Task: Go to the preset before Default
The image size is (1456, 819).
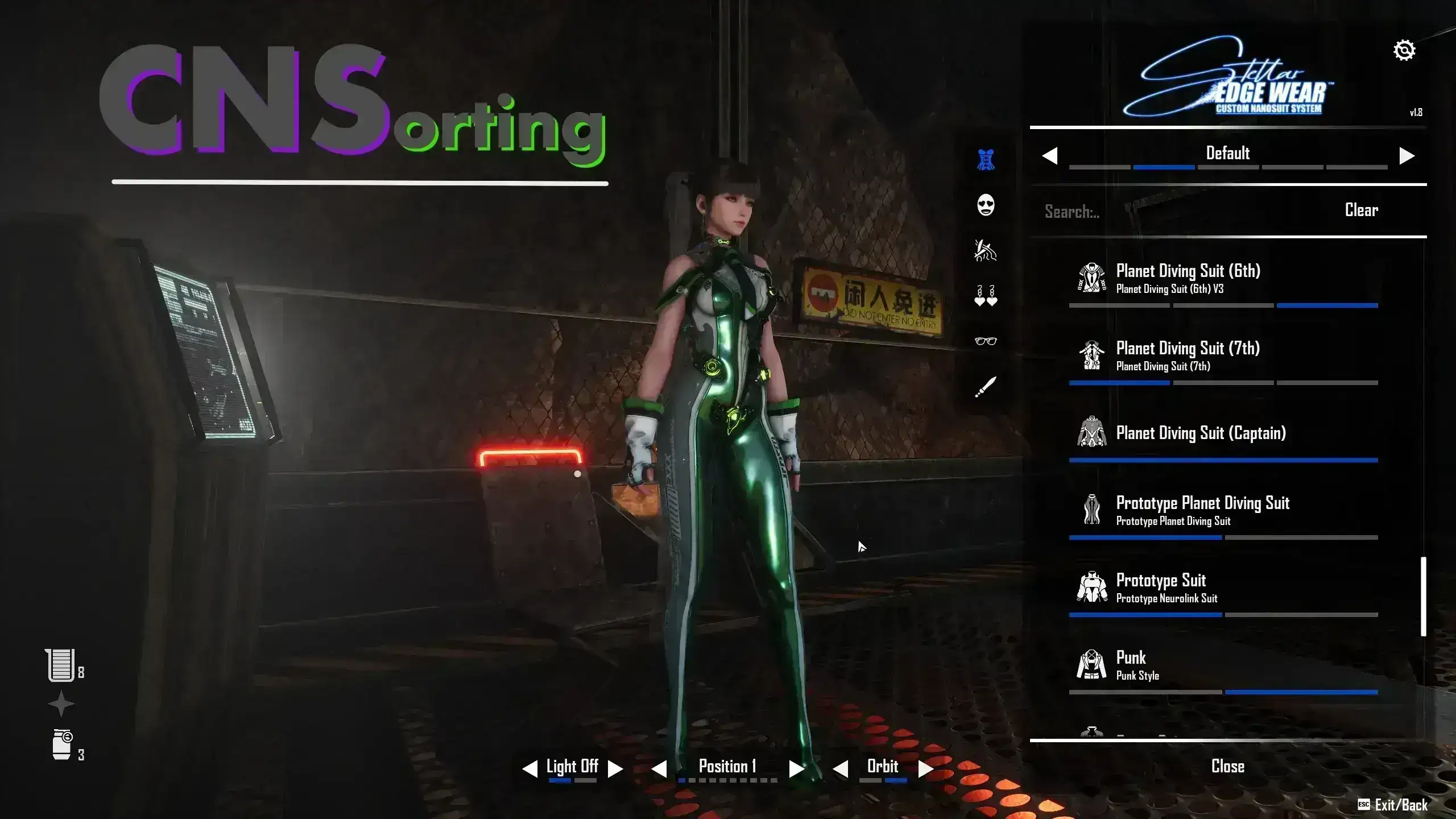Action: coord(1050,156)
